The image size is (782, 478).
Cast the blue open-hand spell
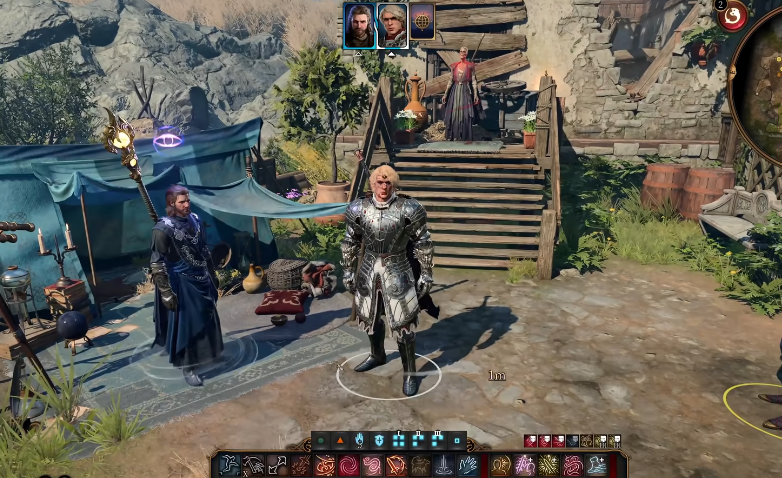click(468, 465)
